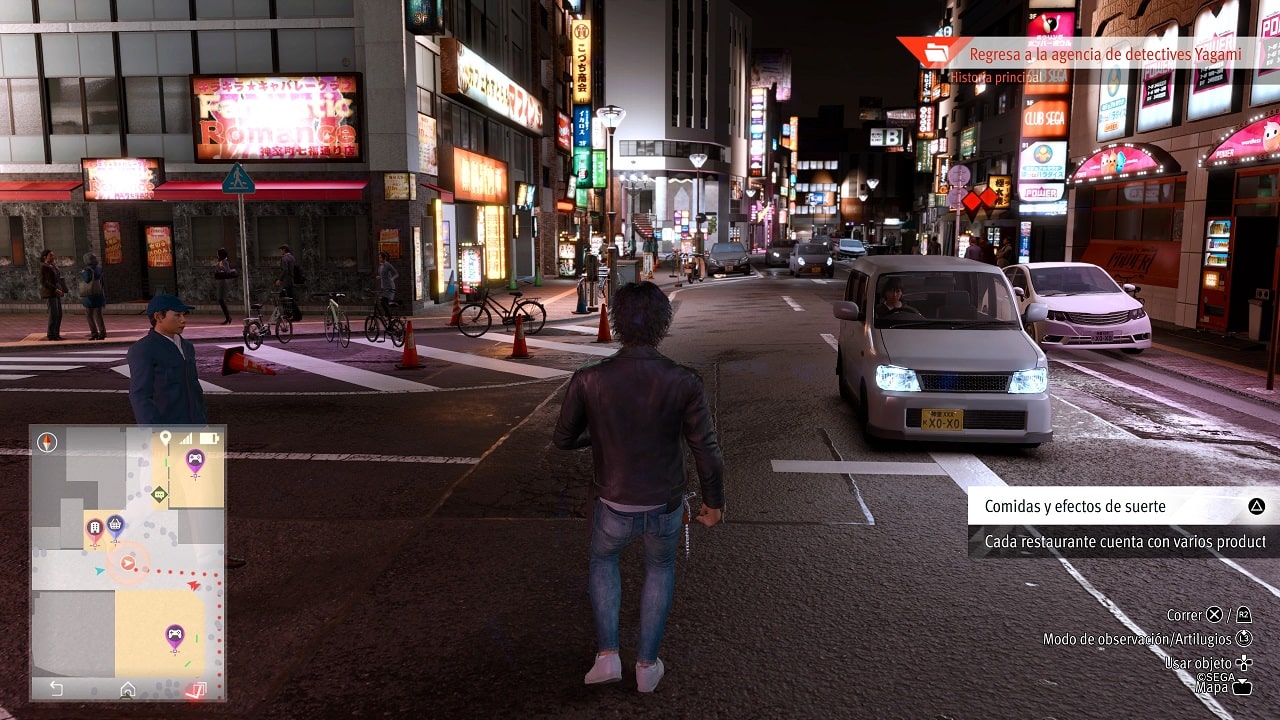Screen dimensions: 1280x720
Task: Click the compass icon on the minimap
Action: pyautogui.click(x=47, y=442)
